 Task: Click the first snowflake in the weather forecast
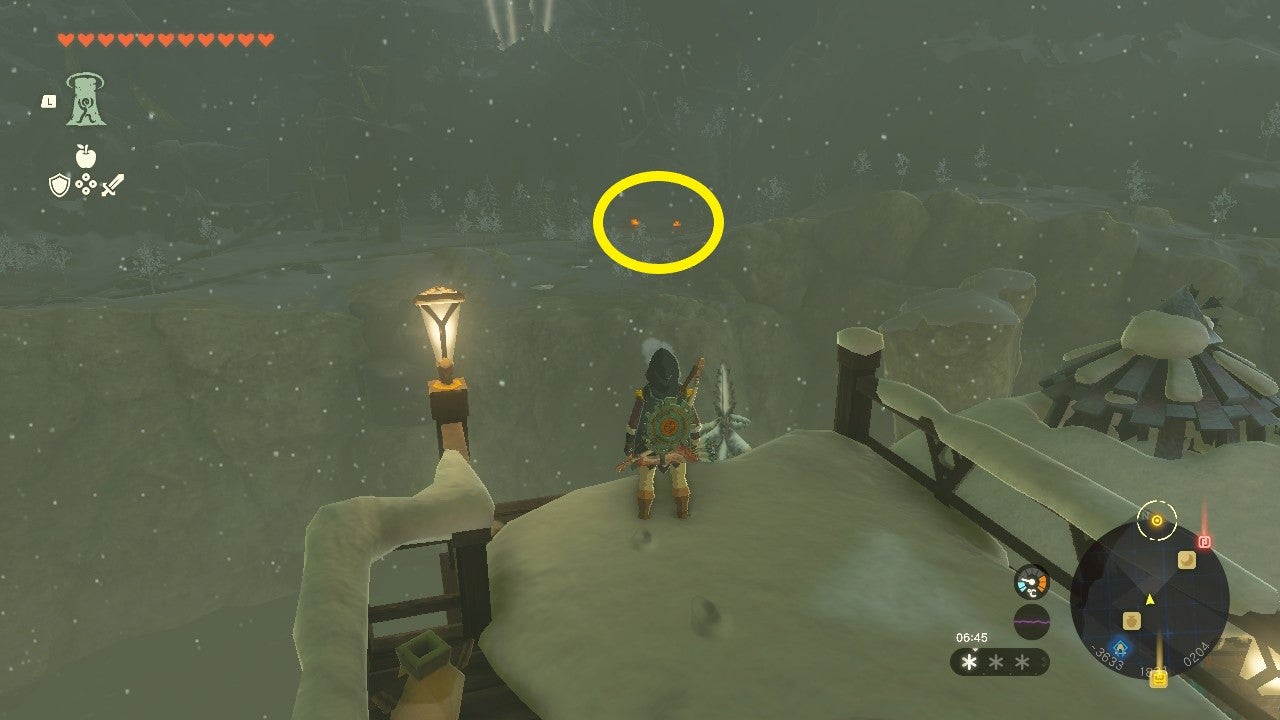click(968, 662)
